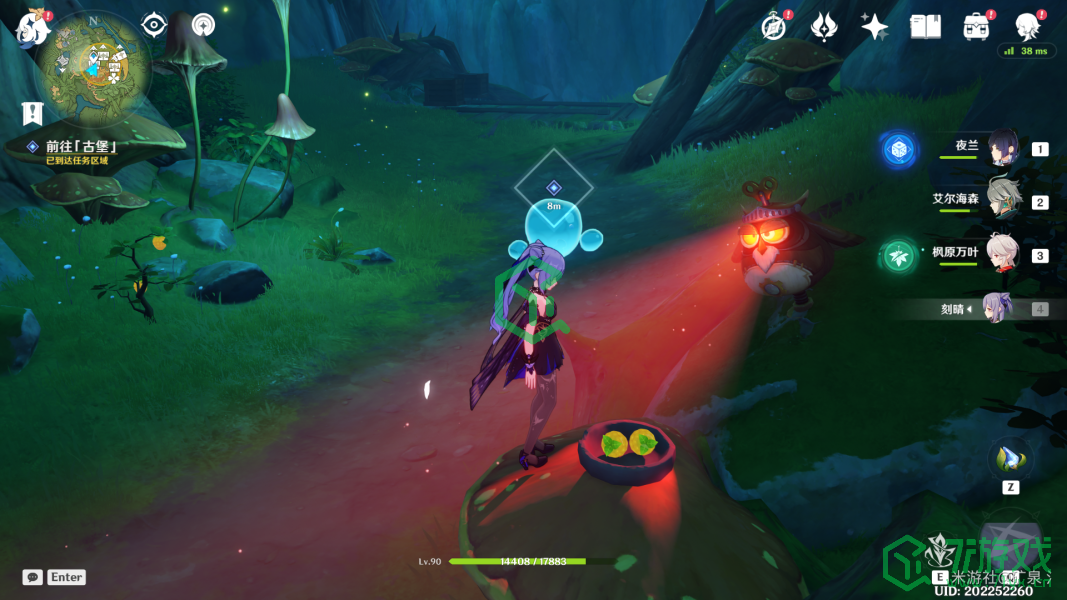Click the round target icon beside the minimap
Screen dimensions: 1067x600
[x=203, y=25]
